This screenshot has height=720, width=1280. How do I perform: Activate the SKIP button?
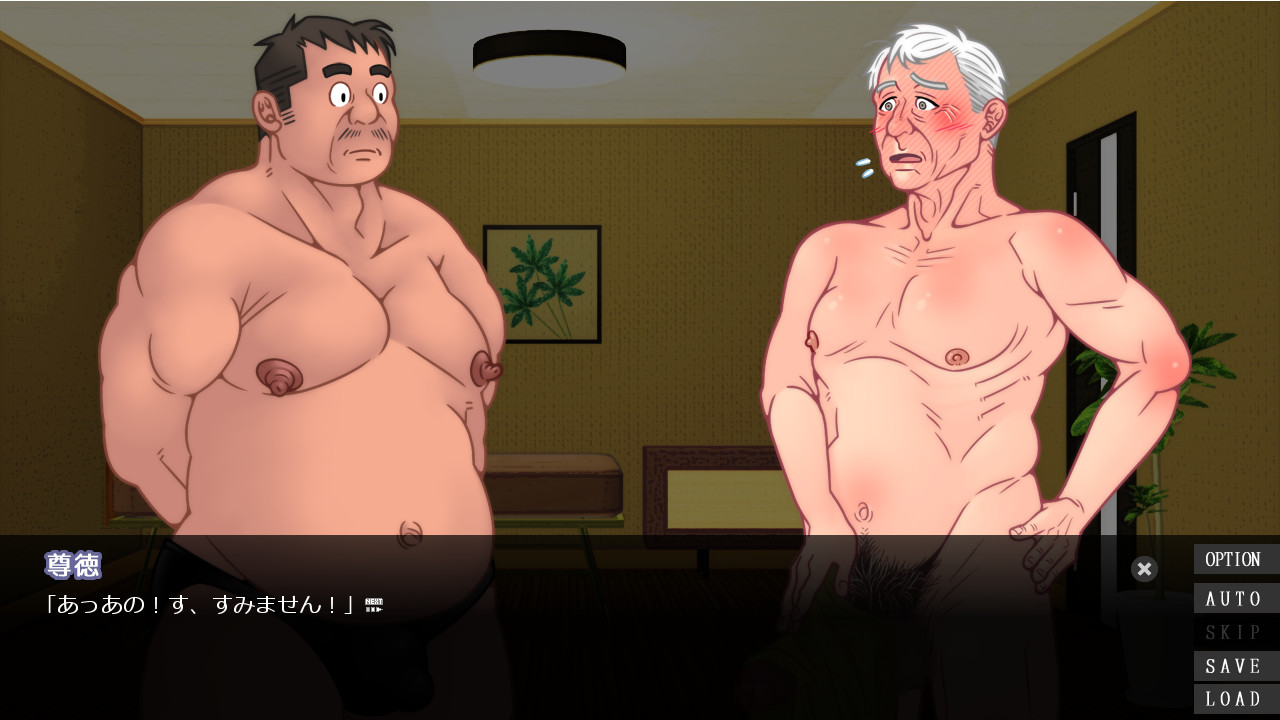coord(1234,632)
